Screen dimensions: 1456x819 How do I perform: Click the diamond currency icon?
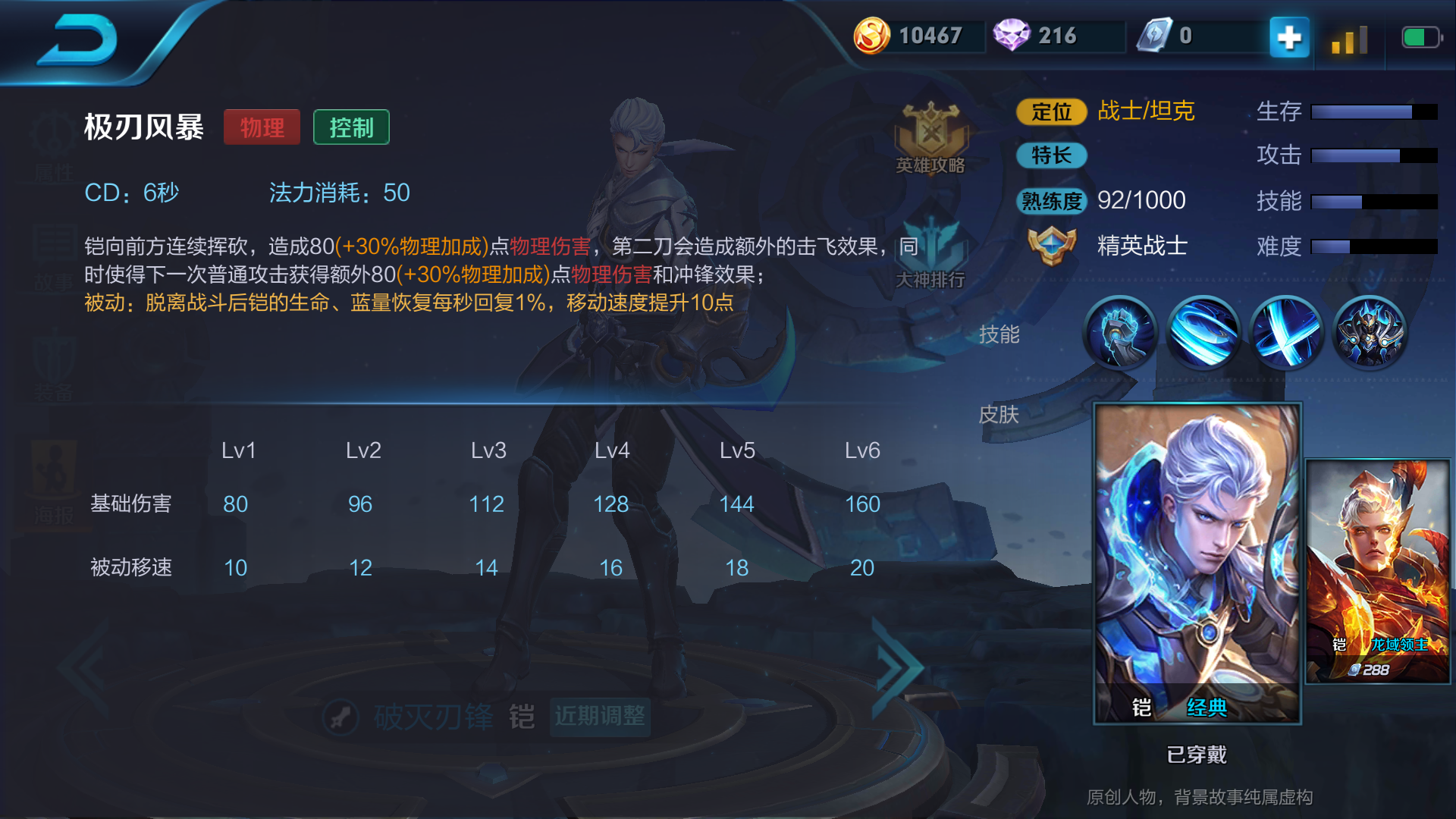(x=1014, y=33)
